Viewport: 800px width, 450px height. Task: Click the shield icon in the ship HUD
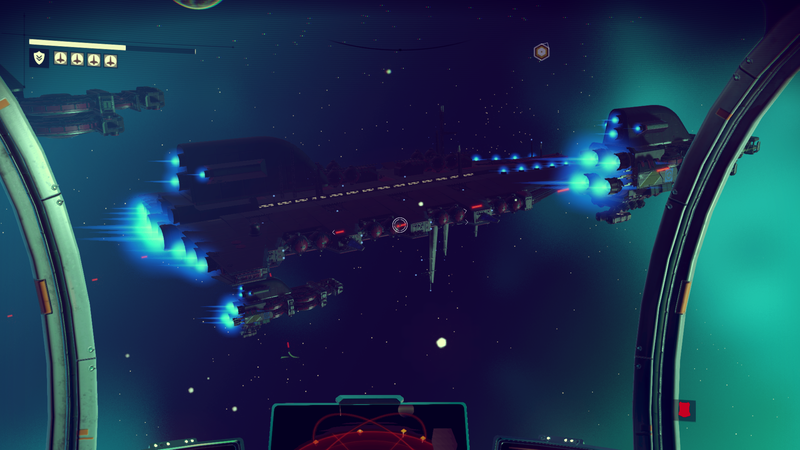click(39, 58)
